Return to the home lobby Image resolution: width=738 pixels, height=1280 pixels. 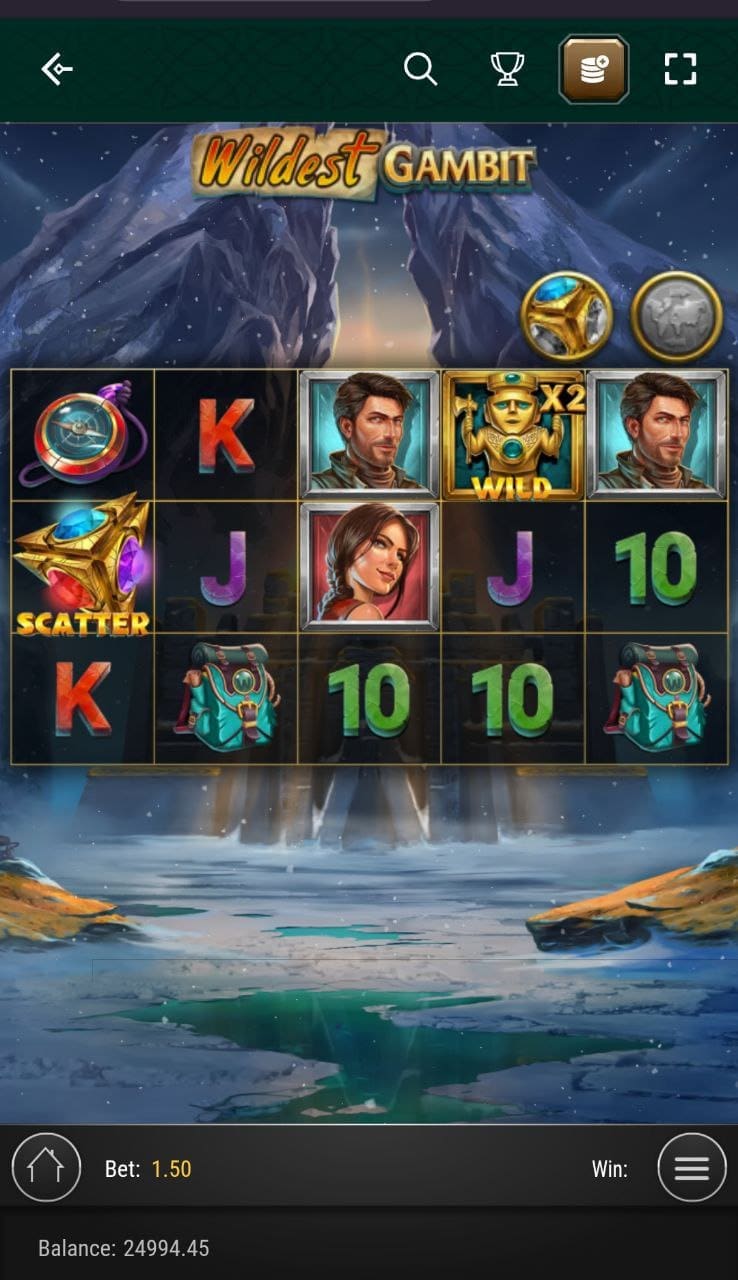[x=46, y=1167]
